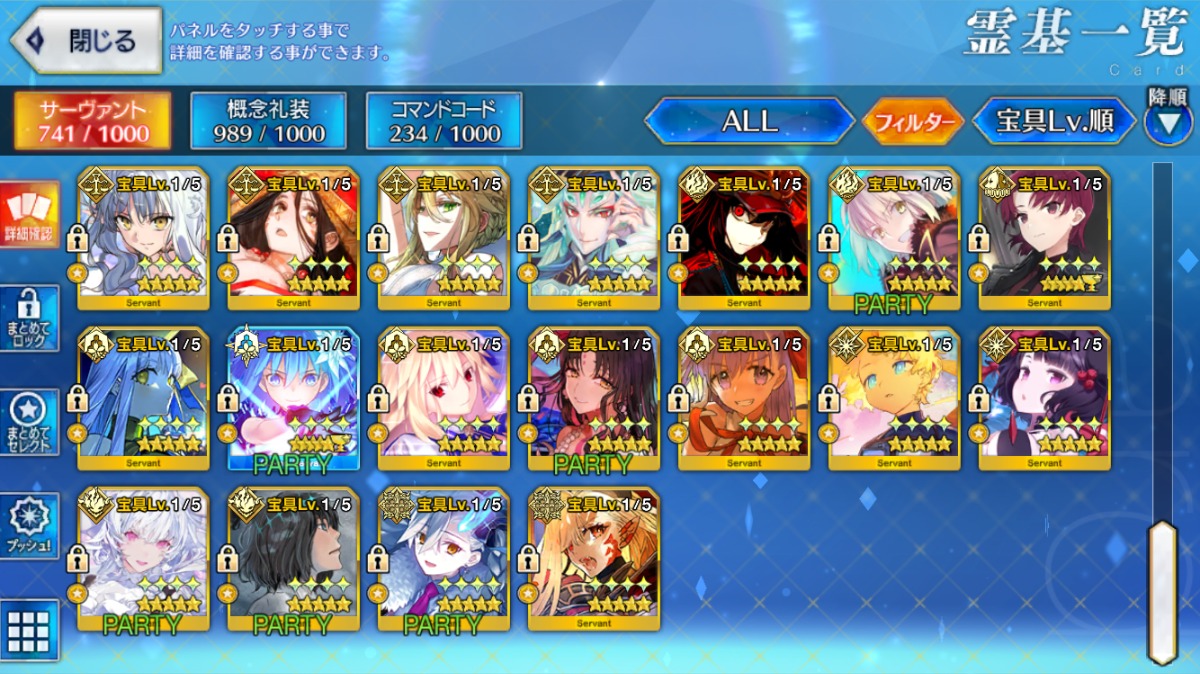Activate the まとめてロック bulk lock button
The image size is (1200, 674).
[x=29, y=318]
